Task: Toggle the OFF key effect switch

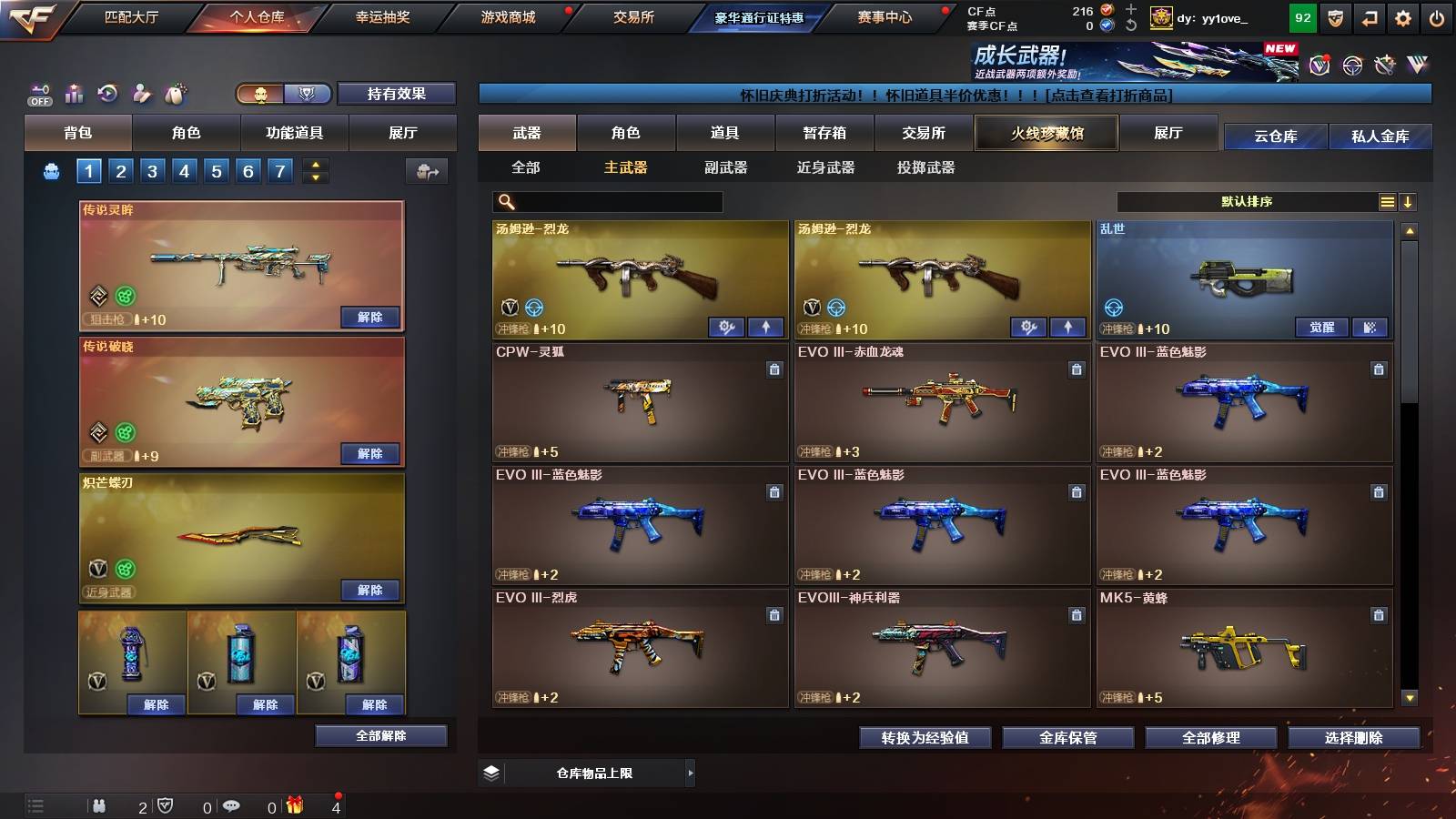Action: [x=38, y=95]
